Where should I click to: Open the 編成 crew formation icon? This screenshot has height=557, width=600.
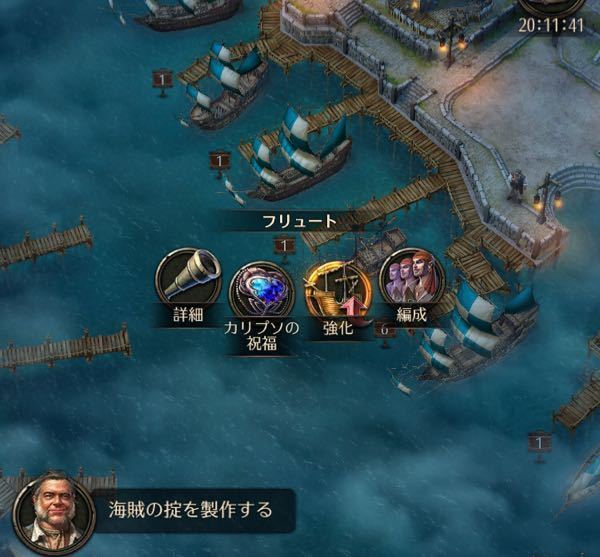(410, 278)
